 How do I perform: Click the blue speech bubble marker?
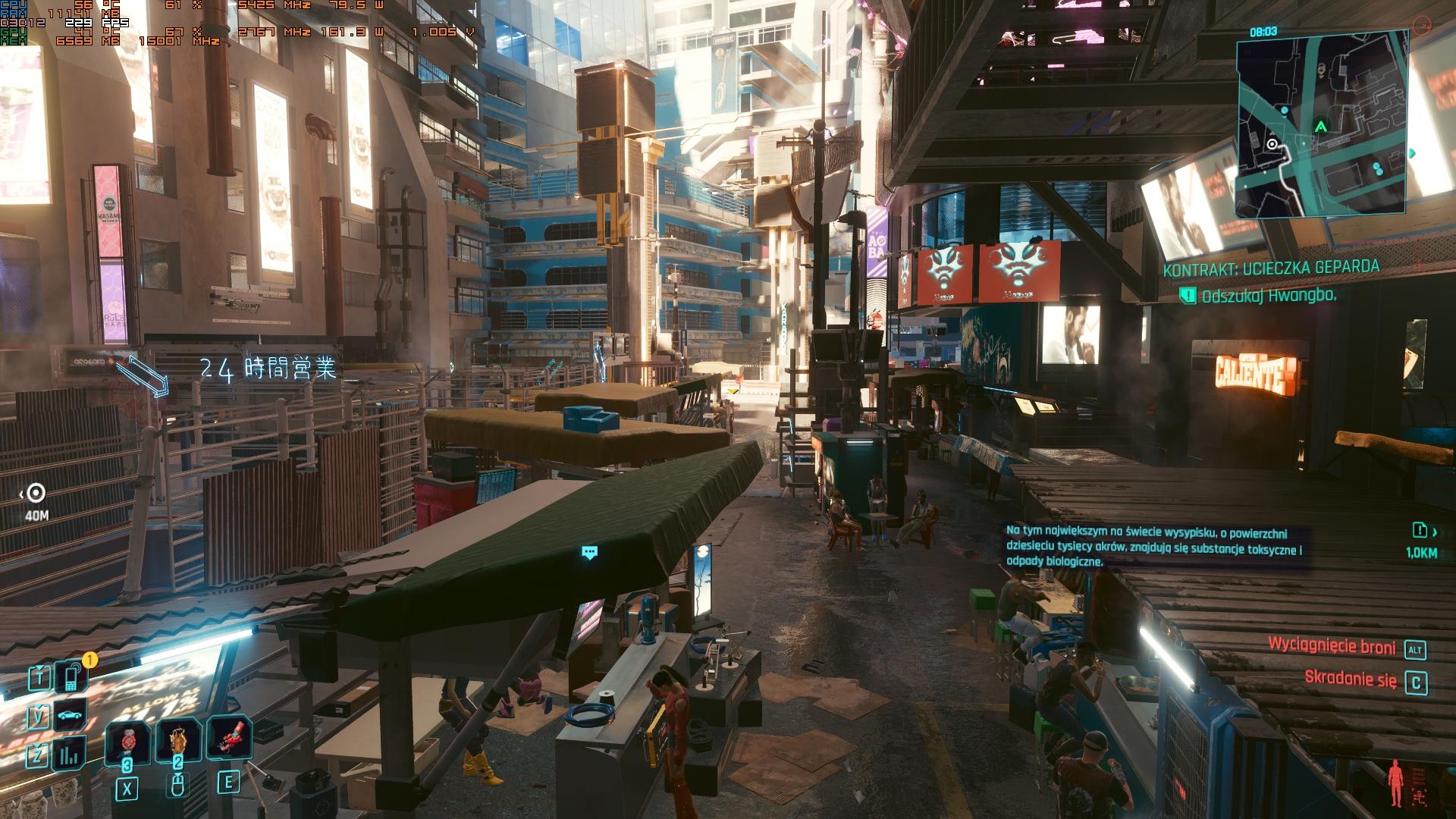[x=589, y=552]
